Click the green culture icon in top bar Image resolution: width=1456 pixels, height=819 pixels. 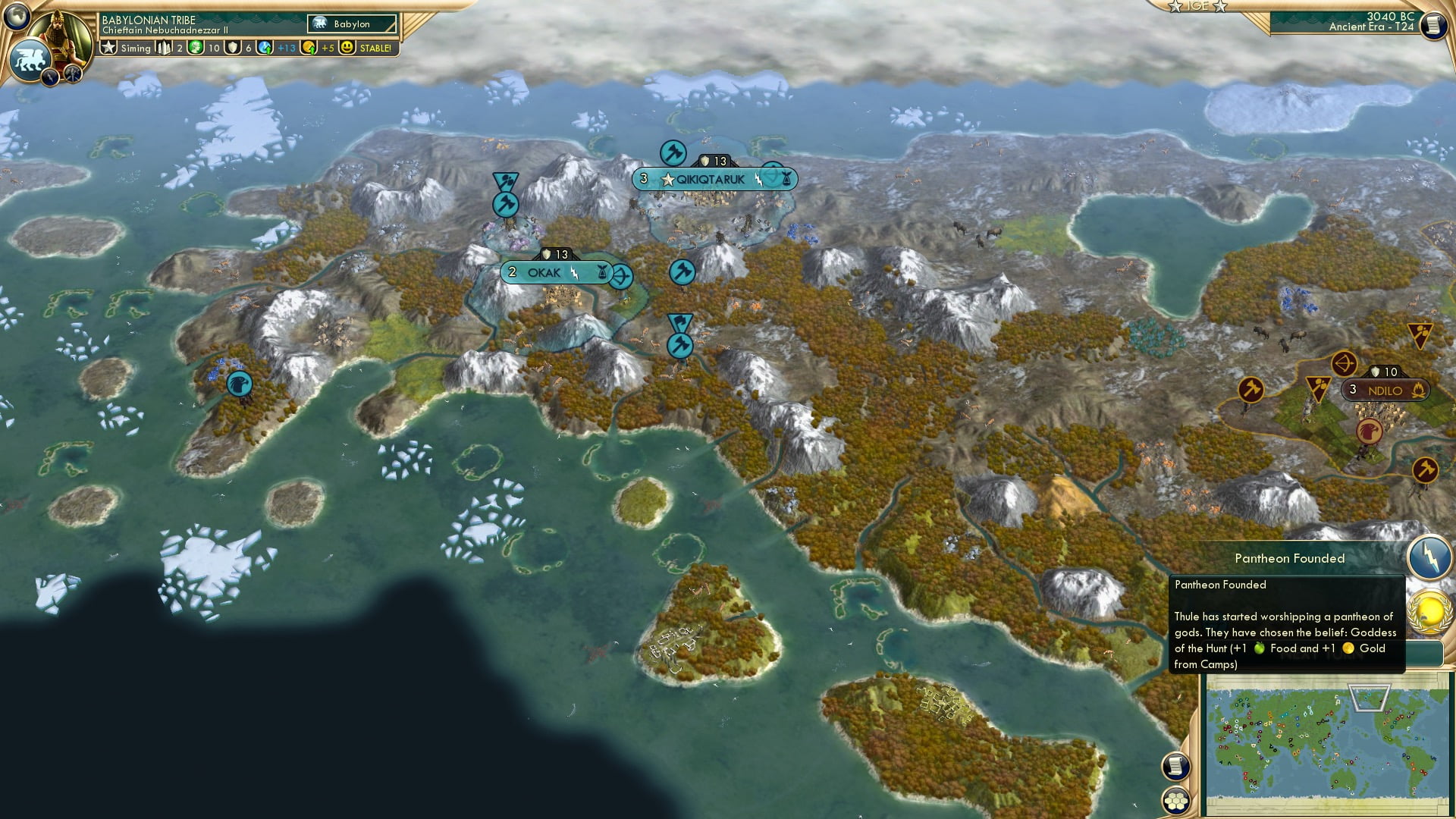click(193, 48)
